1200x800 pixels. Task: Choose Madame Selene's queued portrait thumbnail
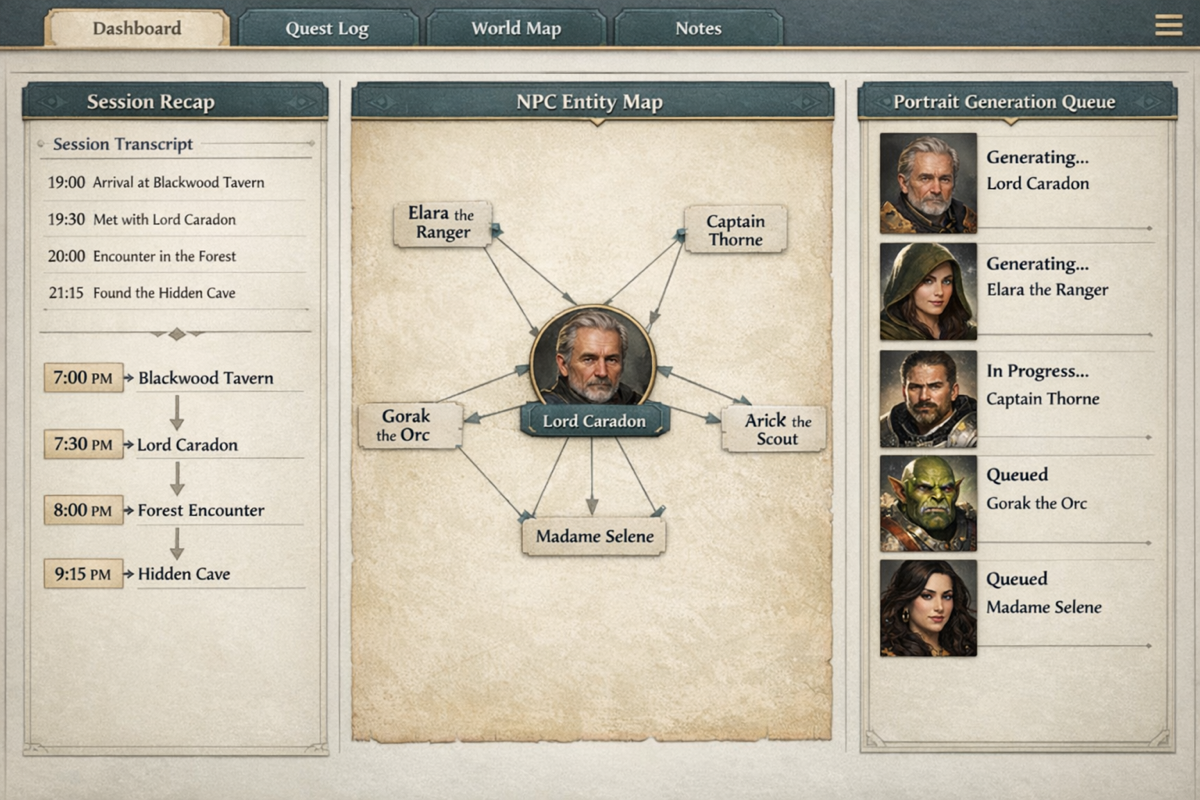928,607
